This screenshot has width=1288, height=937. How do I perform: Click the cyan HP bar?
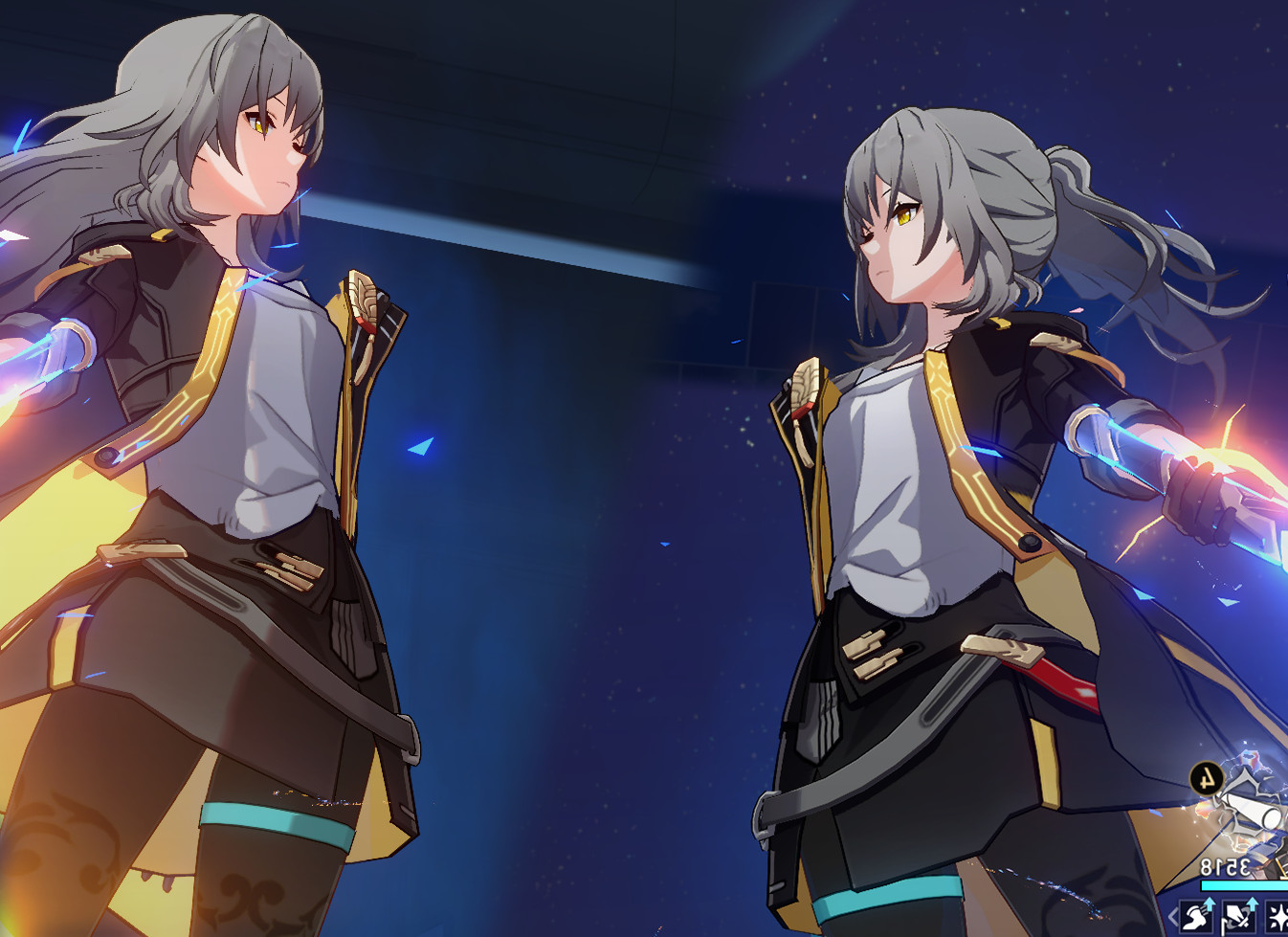pos(1242,885)
